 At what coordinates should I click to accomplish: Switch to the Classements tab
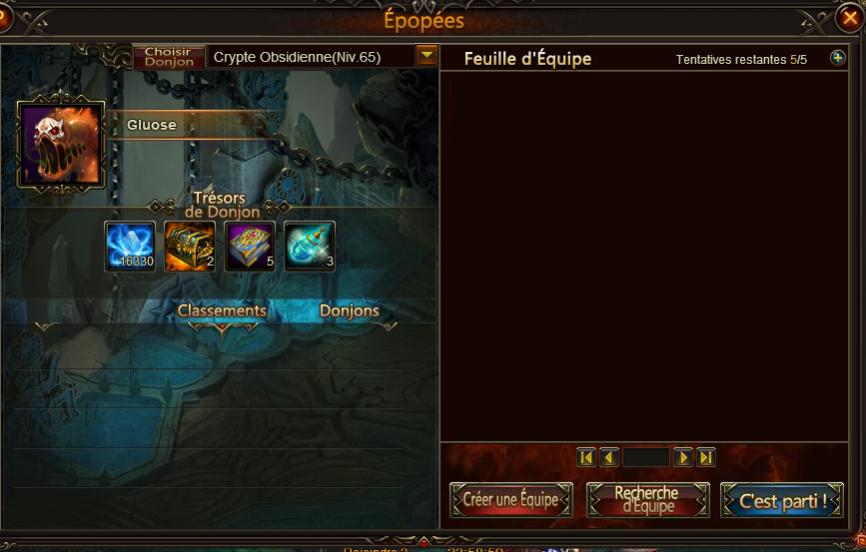point(222,311)
